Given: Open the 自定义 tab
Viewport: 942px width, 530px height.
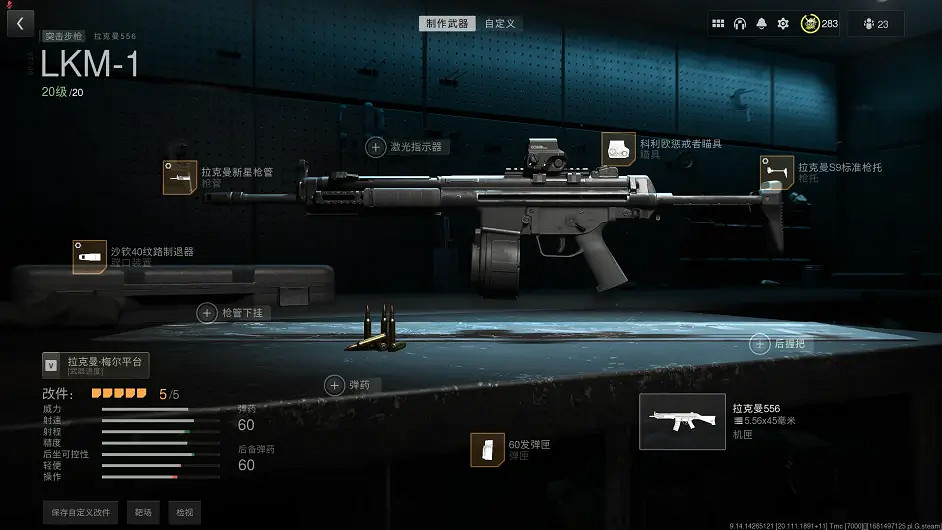Looking at the screenshot, I should [500, 23].
